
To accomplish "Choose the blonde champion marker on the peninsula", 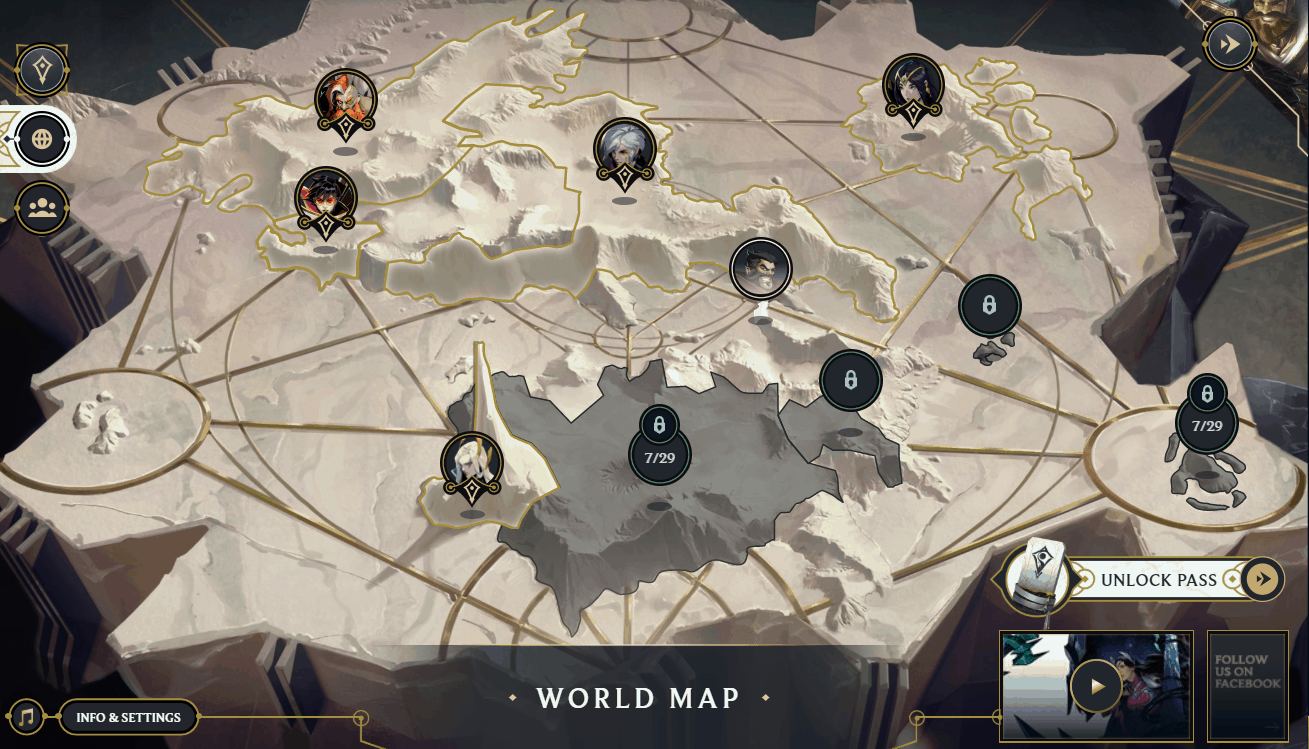I will (x=472, y=465).
